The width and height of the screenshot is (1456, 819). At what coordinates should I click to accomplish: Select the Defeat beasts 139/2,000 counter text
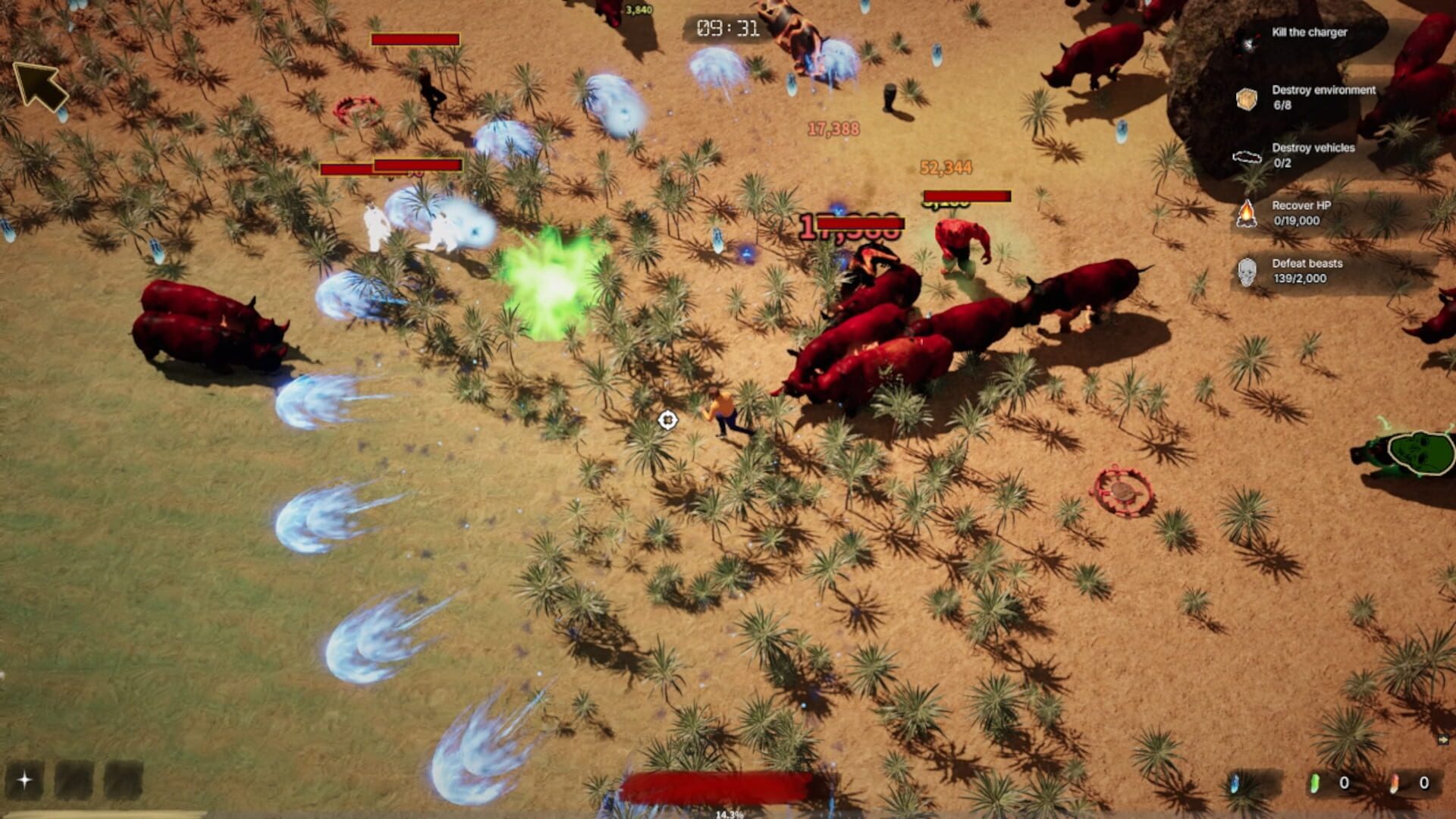pos(1300,278)
